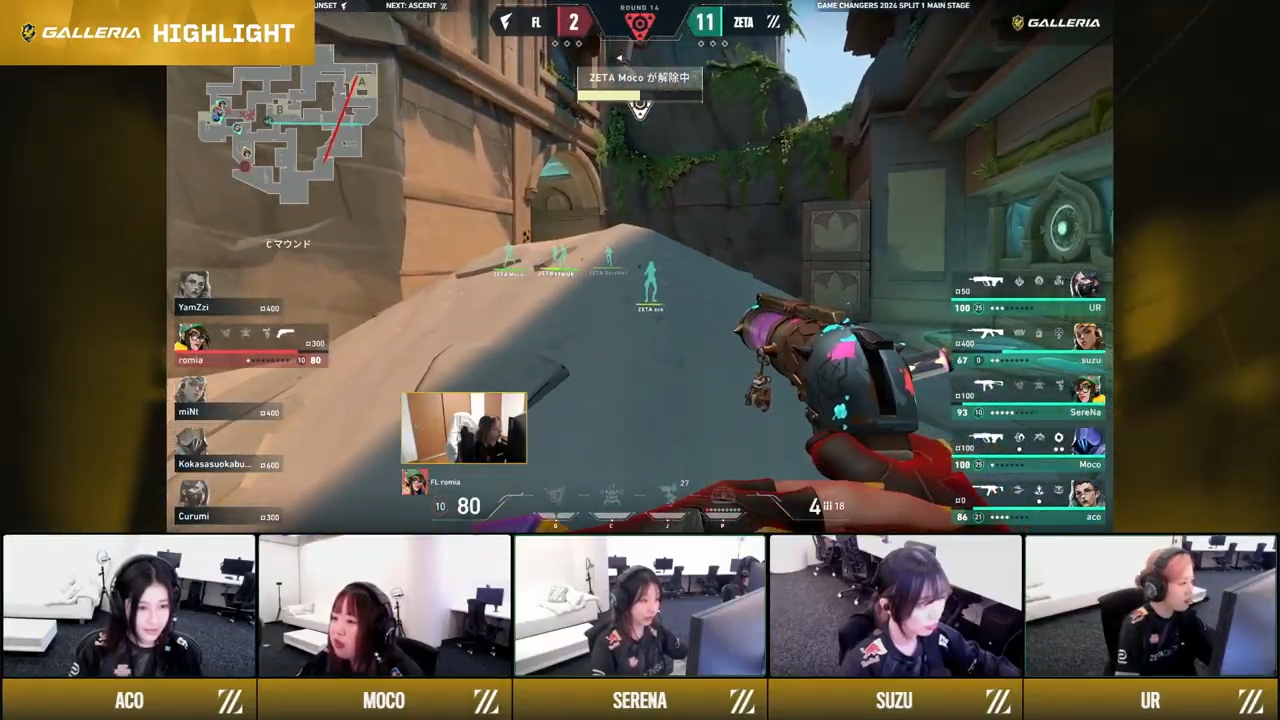
Task: Click UR's Vandal weapon icon
Action: tap(987, 281)
